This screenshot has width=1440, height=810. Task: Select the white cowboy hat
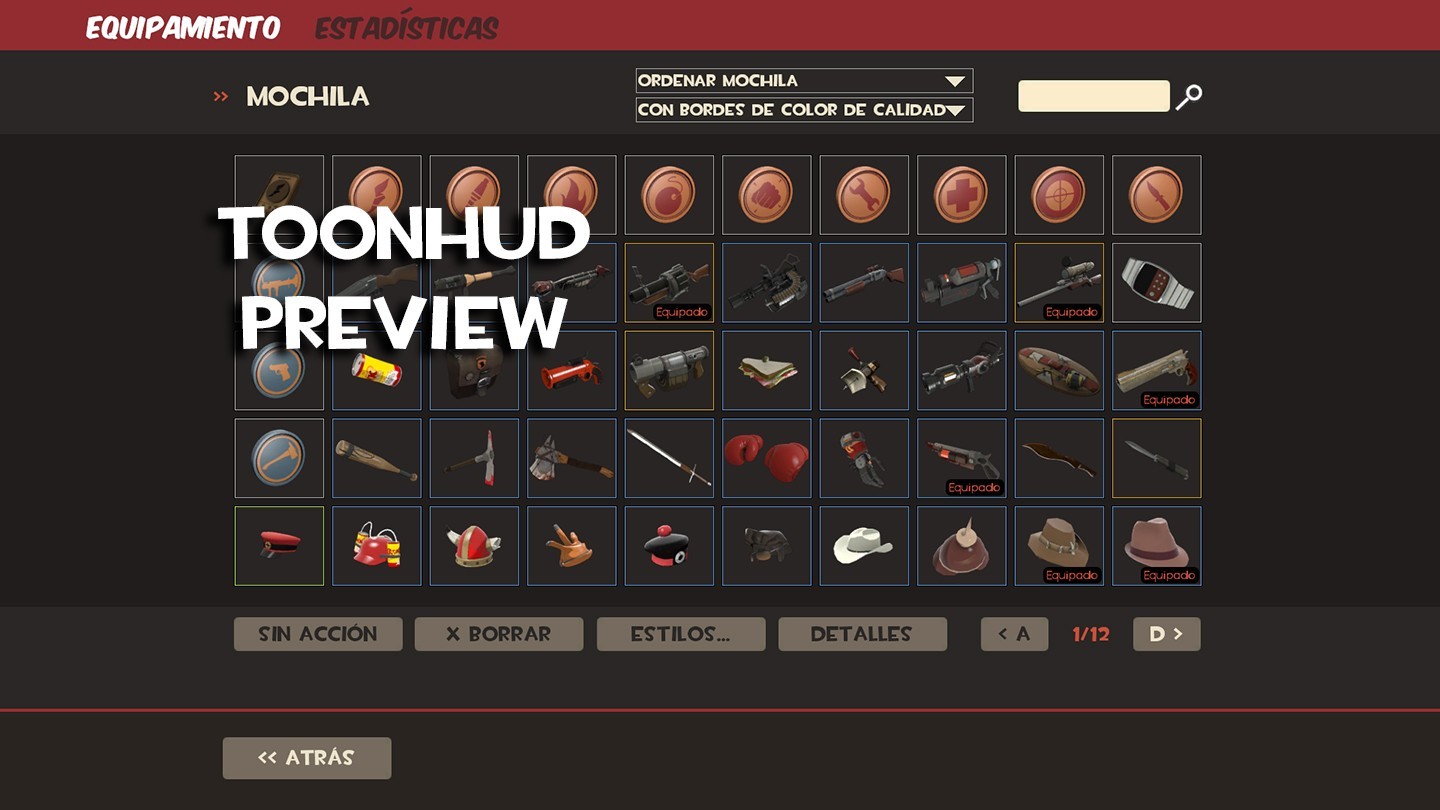tap(864, 546)
